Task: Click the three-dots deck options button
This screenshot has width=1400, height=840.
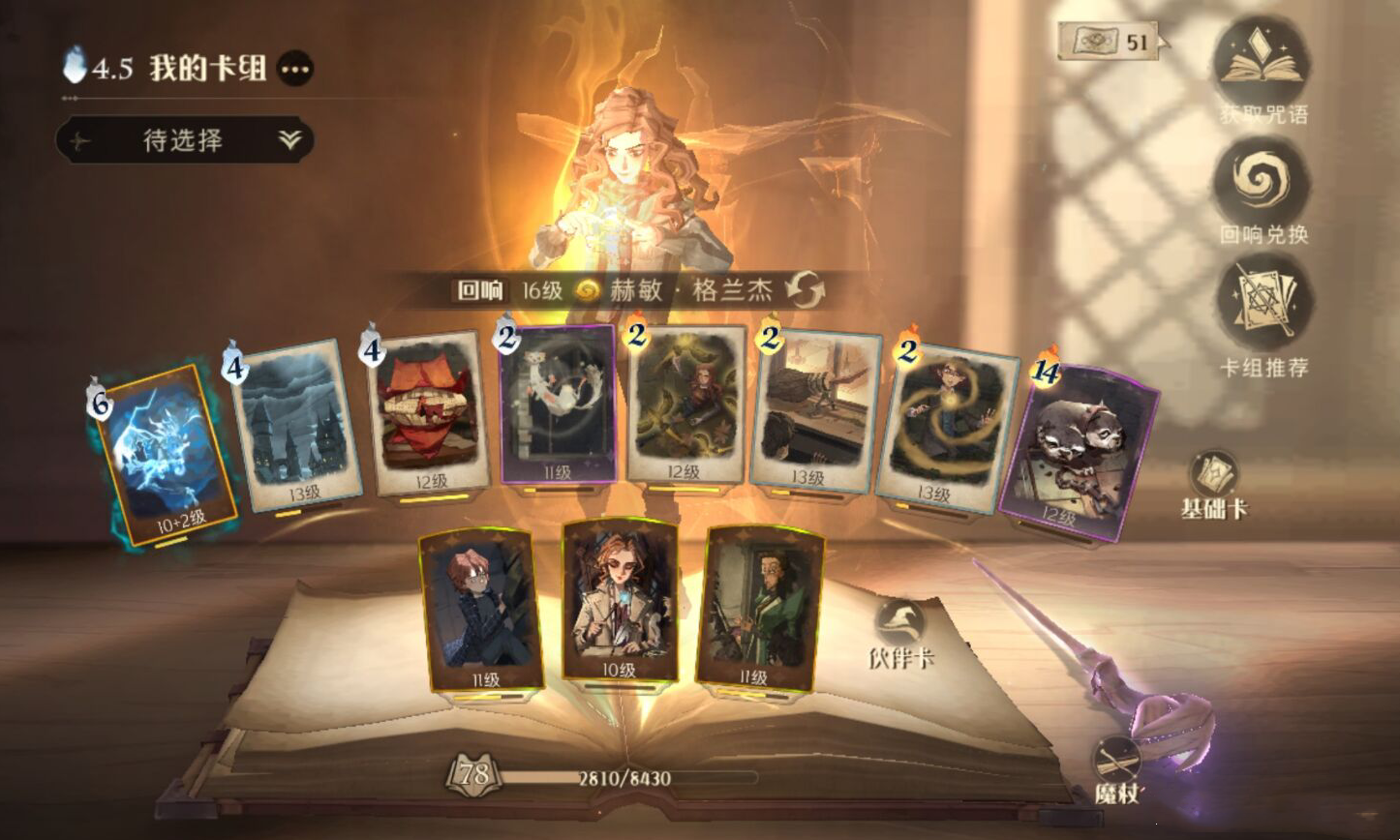Action: (295, 69)
